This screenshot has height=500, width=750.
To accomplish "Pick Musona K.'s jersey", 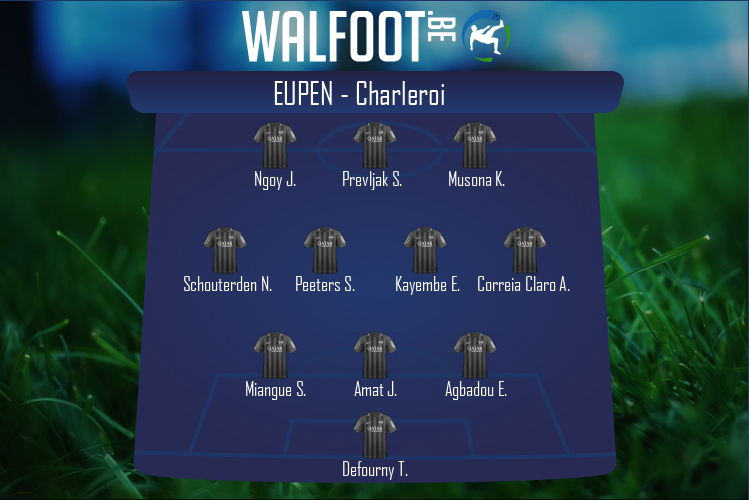I will pyautogui.click(x=475, y=146).
